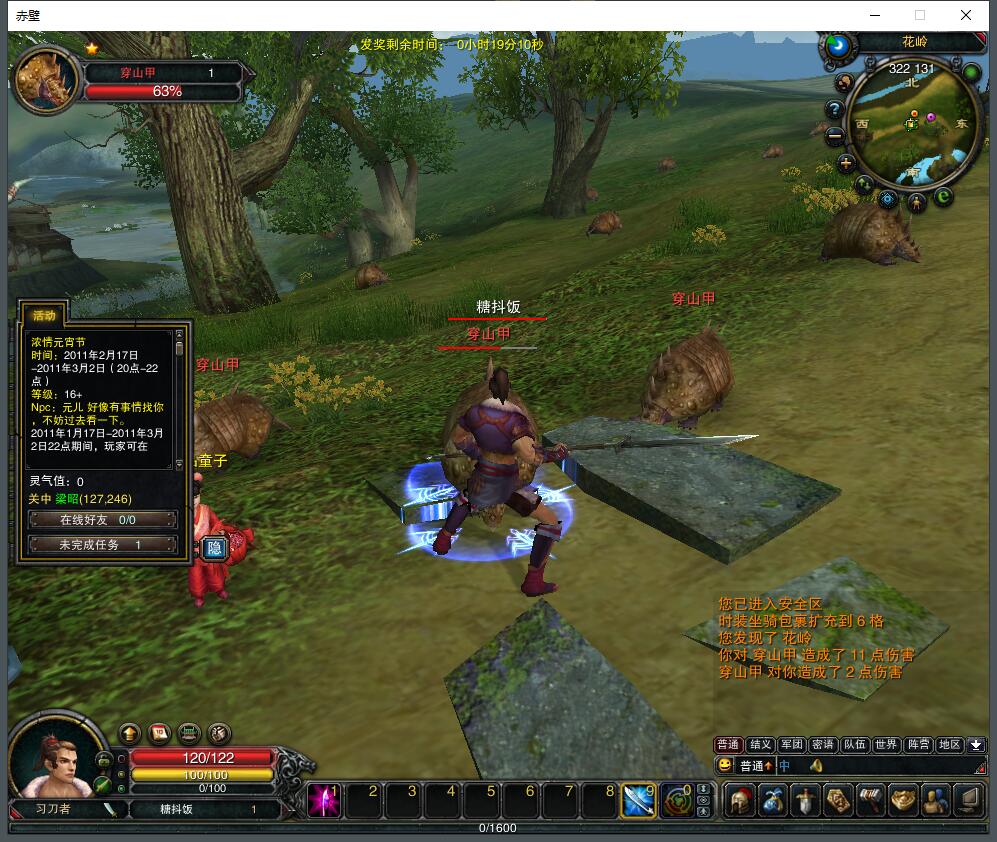
Task: Open help via the question mark icon
Action: [x=834, y=109]
